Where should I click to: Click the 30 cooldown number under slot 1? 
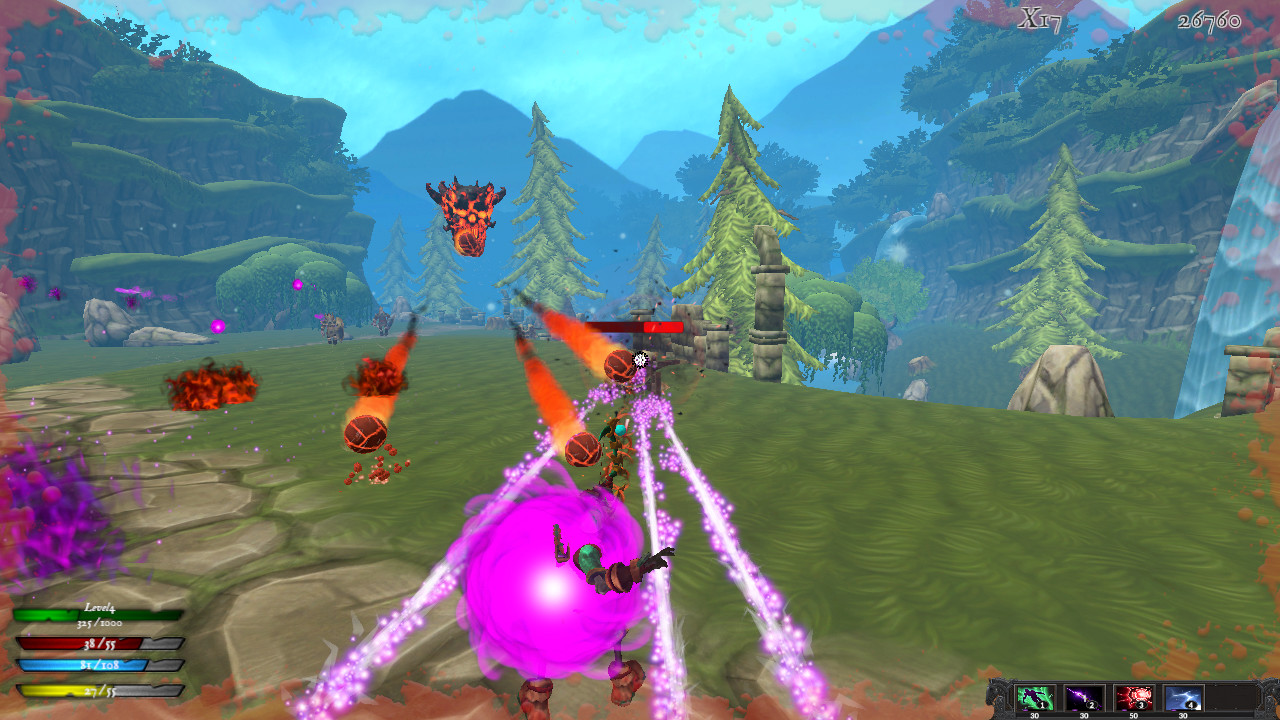[x=1034, y=716]
